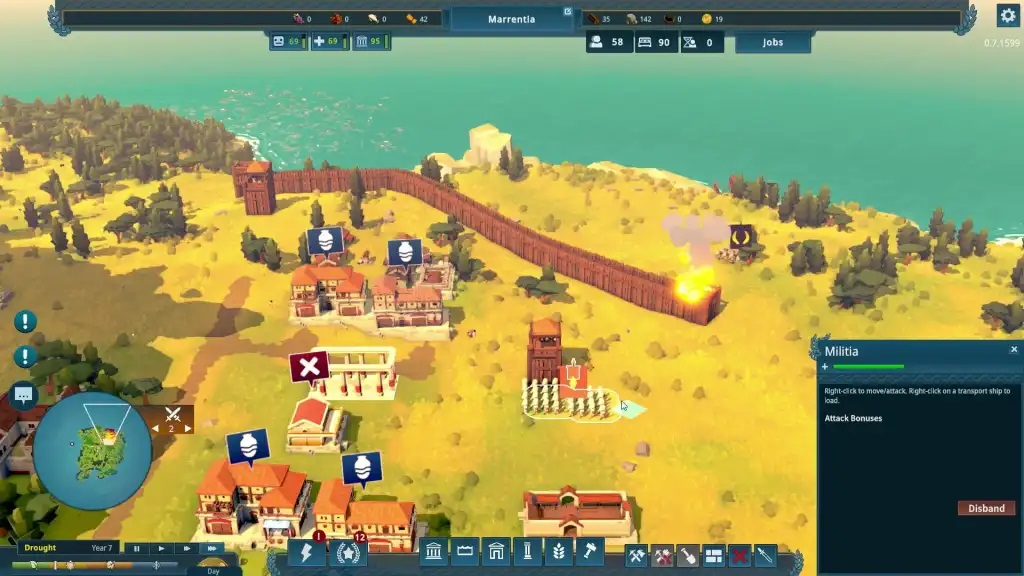Open the hammer industry build category

(589, 553)
